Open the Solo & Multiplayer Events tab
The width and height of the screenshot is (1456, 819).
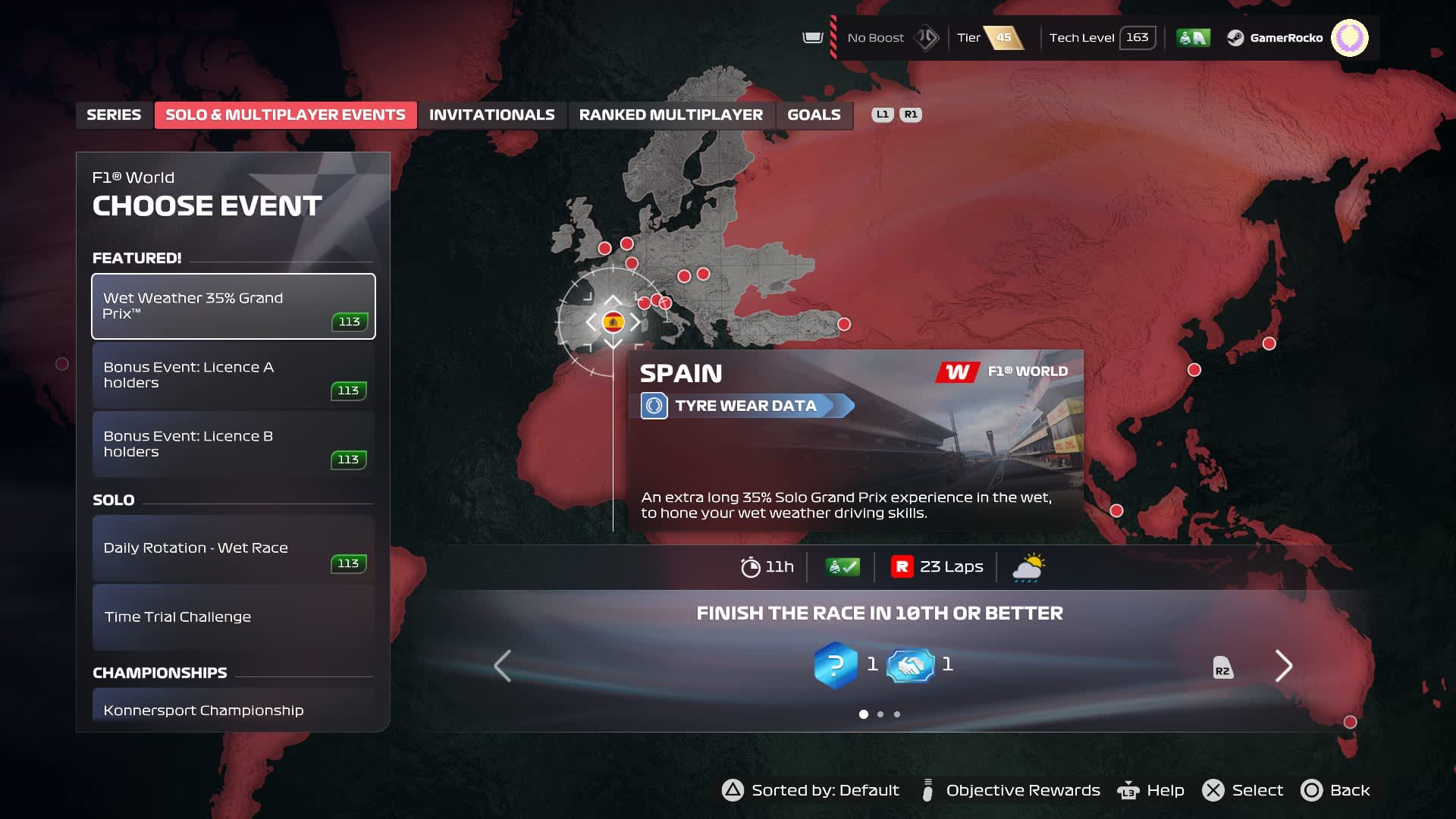[x=285, y=115]
